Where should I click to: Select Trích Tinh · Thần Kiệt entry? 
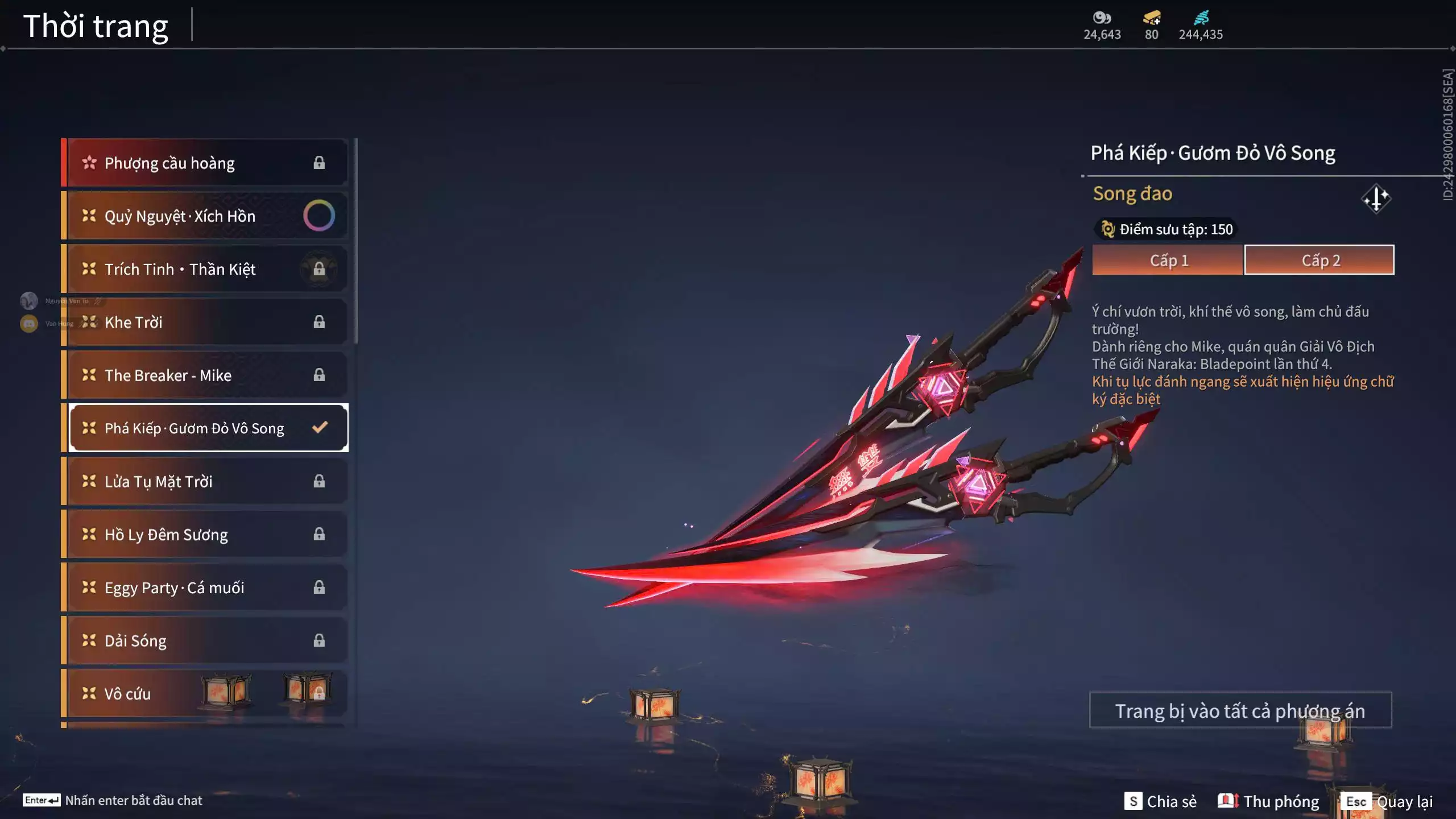pos(205,269)
